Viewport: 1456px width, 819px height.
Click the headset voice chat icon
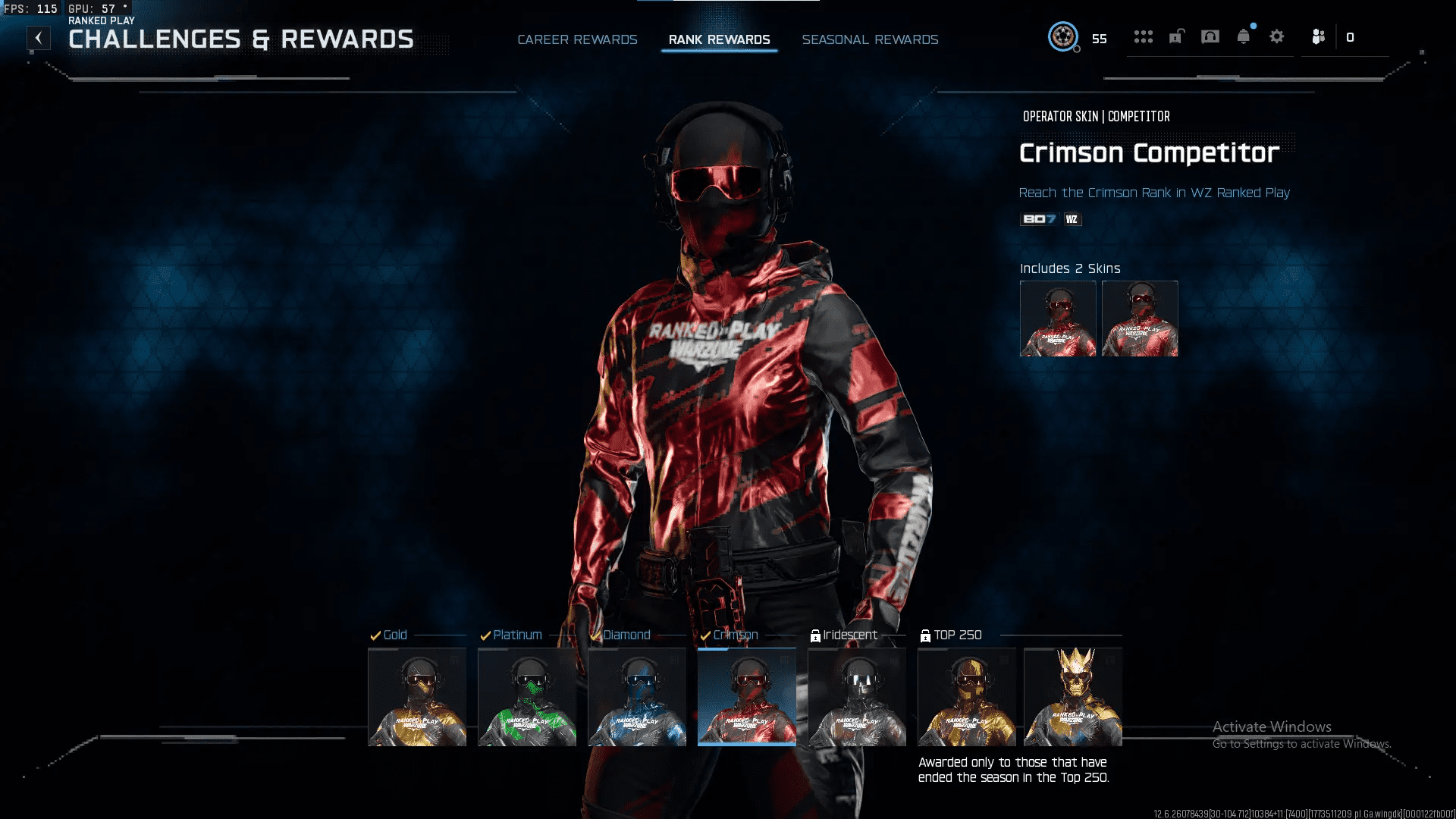point(1209,36)
